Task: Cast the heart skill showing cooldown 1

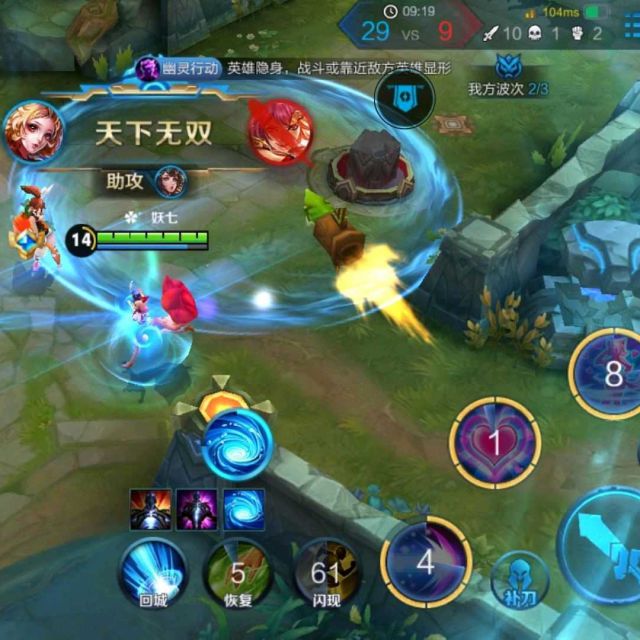Action: coord(495,442)
